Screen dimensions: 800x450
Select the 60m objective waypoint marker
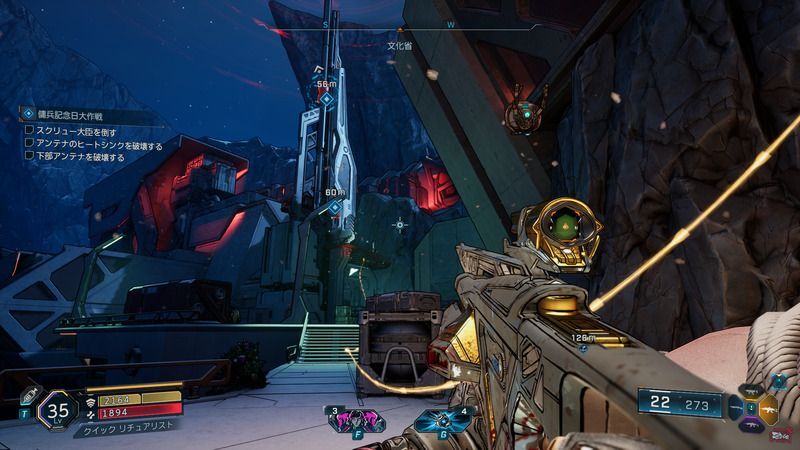(335, 207)
